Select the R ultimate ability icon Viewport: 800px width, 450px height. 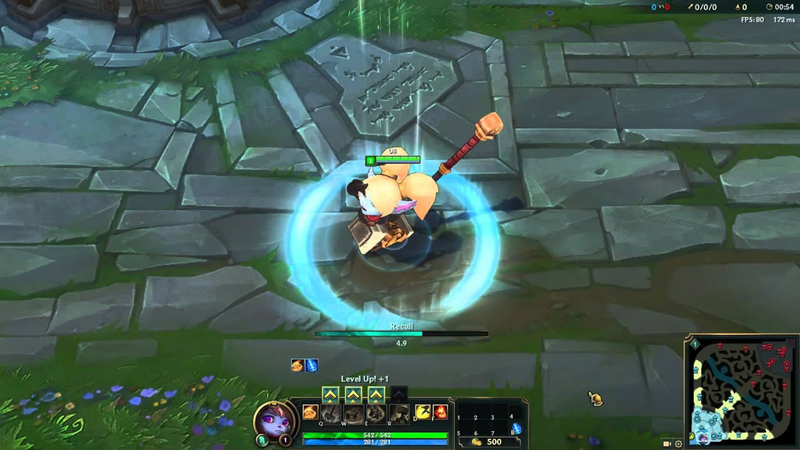click(398, 414)
